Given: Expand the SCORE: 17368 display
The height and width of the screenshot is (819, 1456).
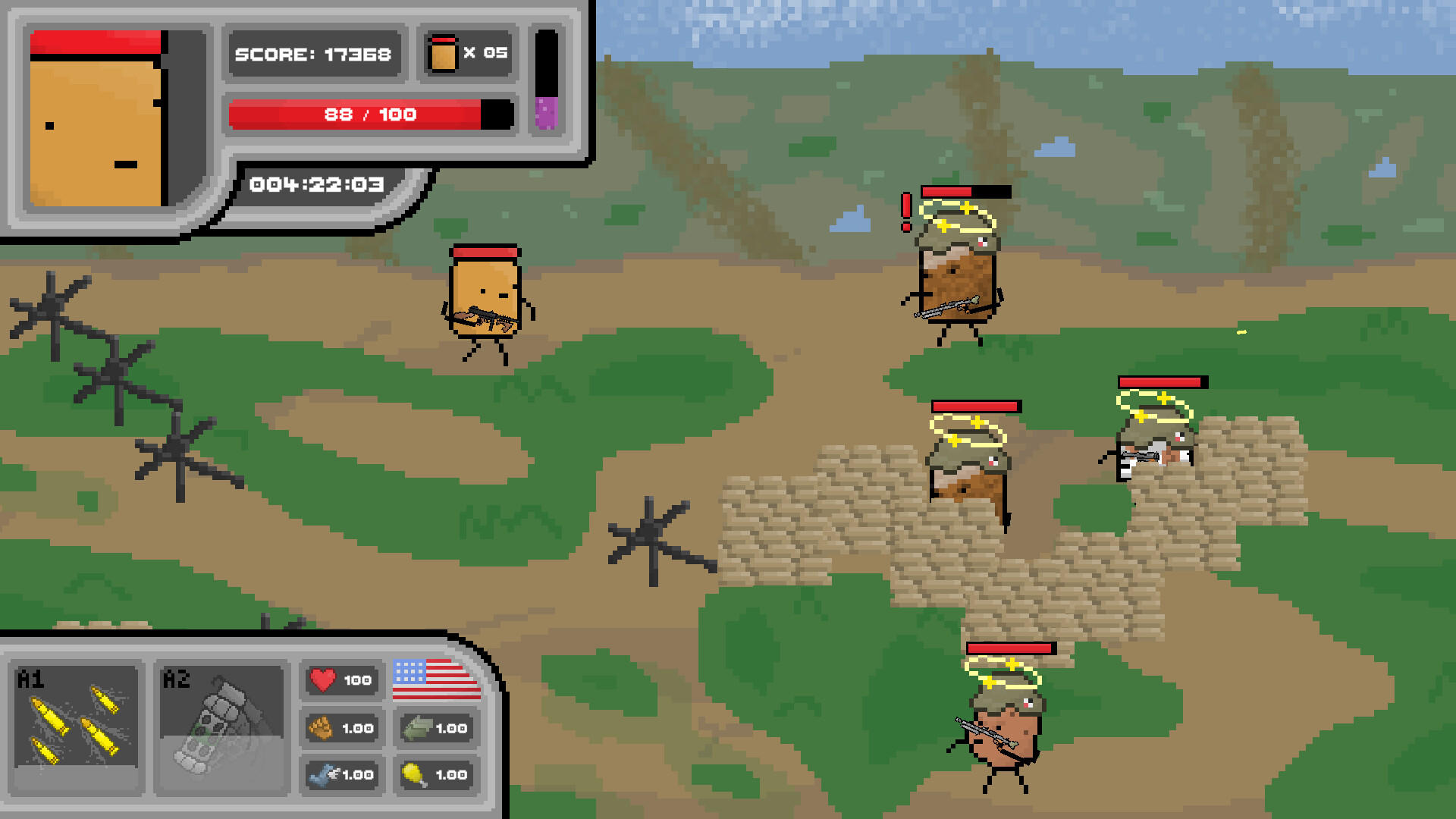Looking at the screenshot, I should coord(314,54).
